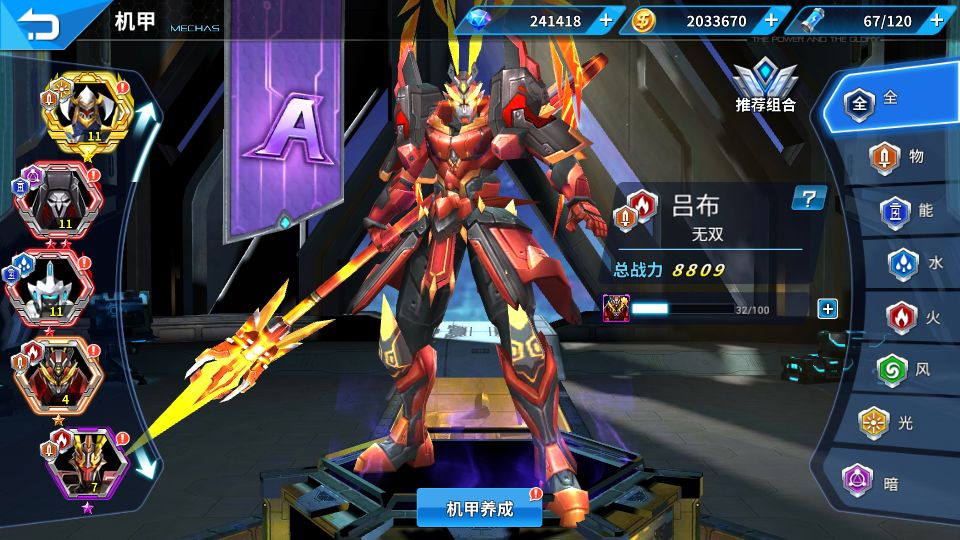Viewport: 960px width, 540px height.
Task: Add more gold coins with plus button
Action: pos(771,20)
